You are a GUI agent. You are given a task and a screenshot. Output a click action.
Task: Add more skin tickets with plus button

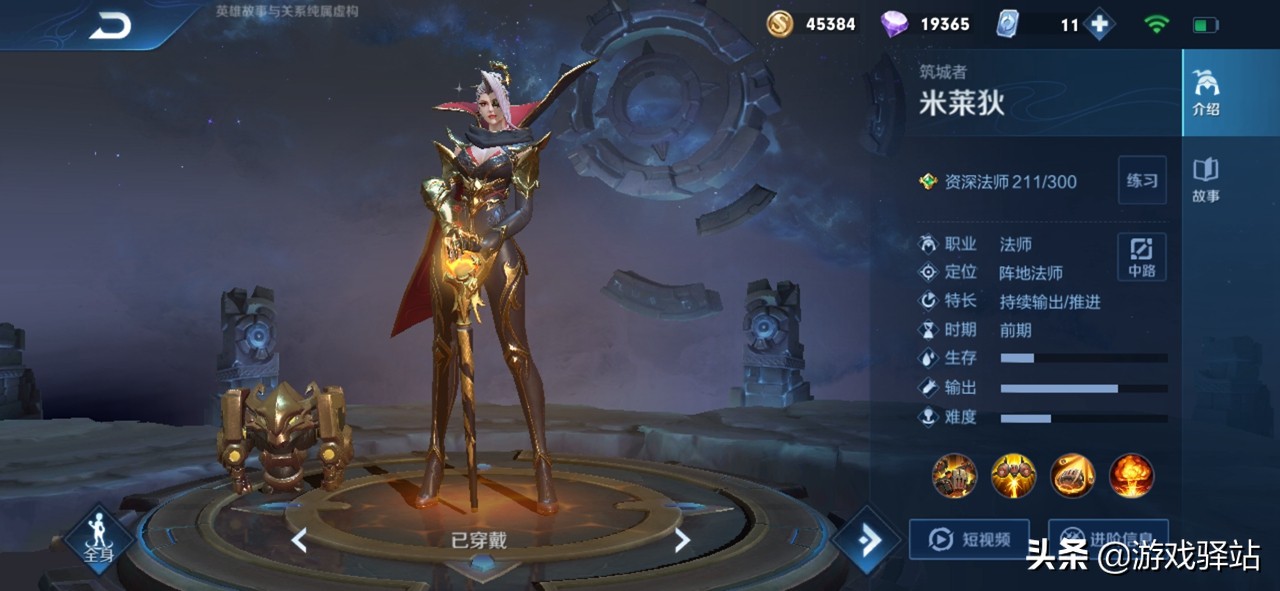click(1099, 25)
